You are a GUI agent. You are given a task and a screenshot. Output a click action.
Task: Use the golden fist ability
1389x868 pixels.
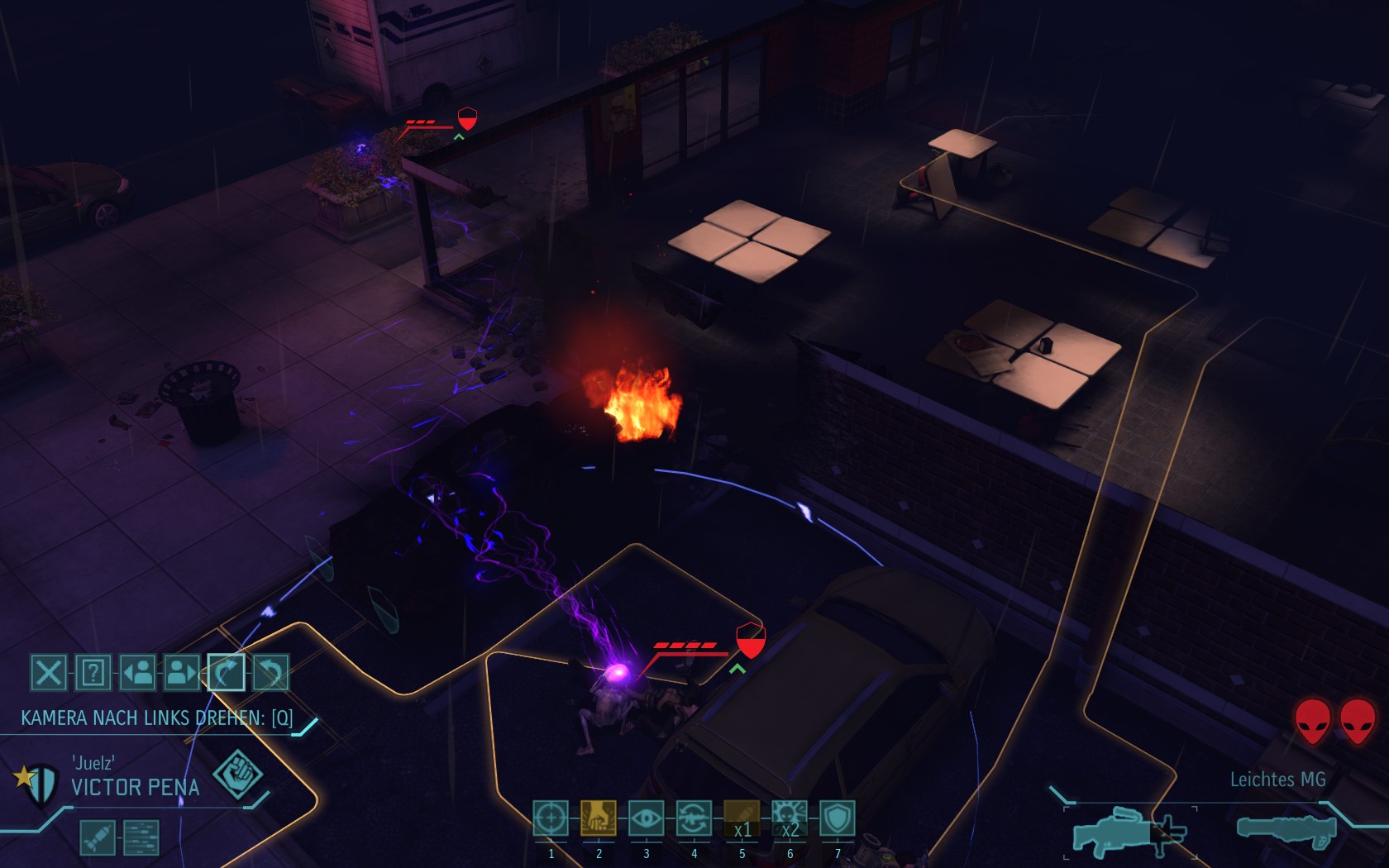point(599,818)
